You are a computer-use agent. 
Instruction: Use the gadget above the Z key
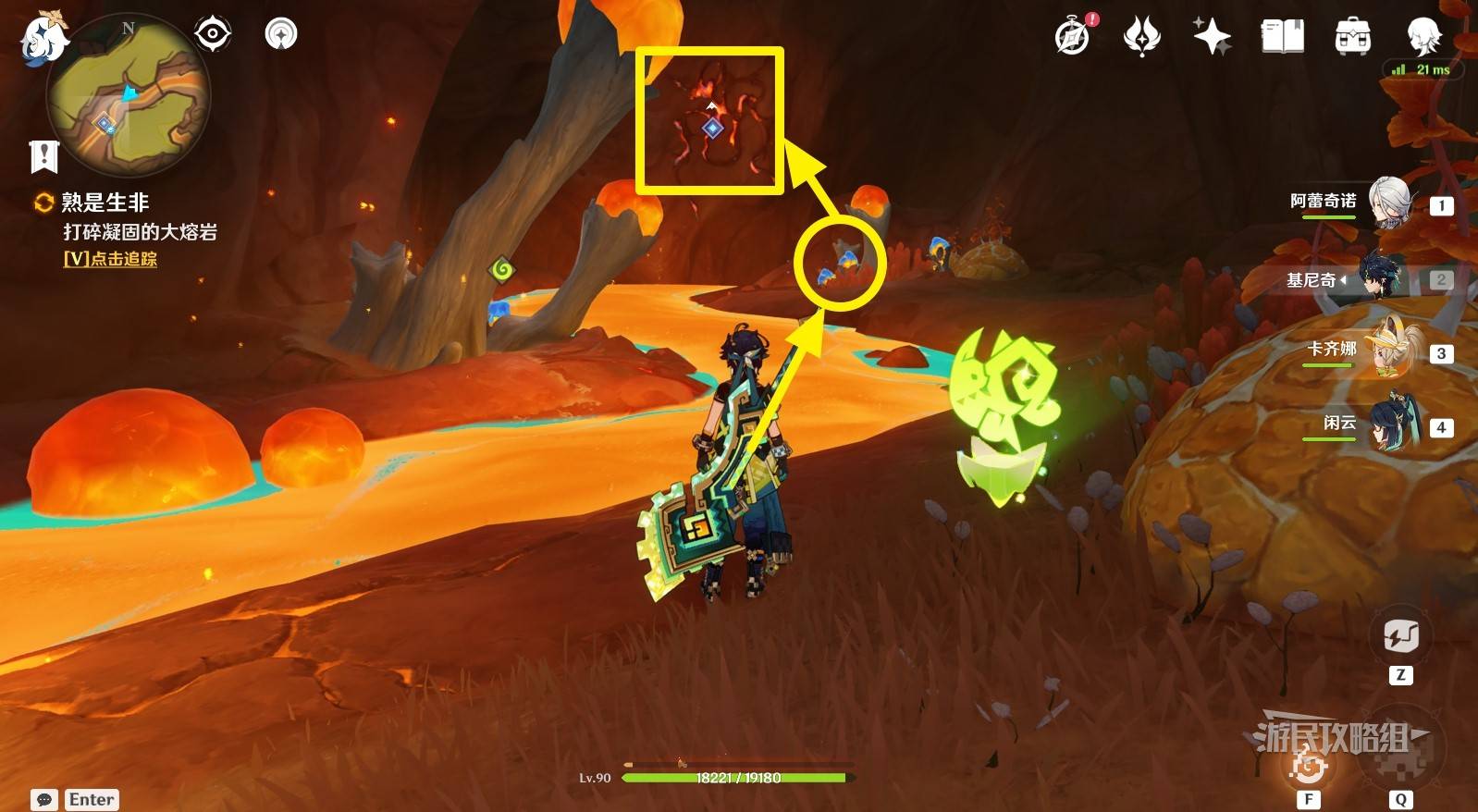(1400, 637)
